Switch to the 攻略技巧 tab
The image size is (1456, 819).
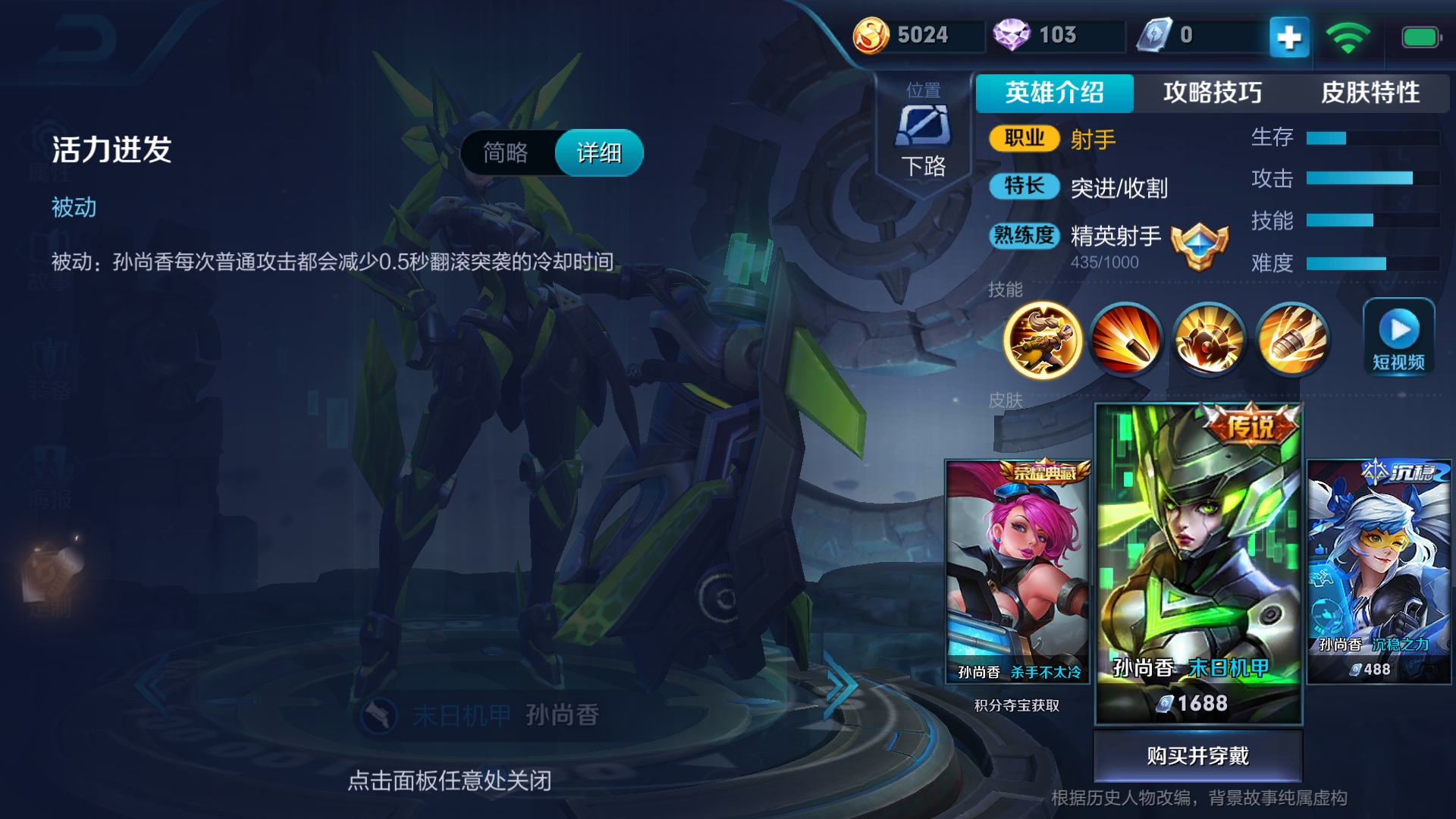(x=1211, y=93)
